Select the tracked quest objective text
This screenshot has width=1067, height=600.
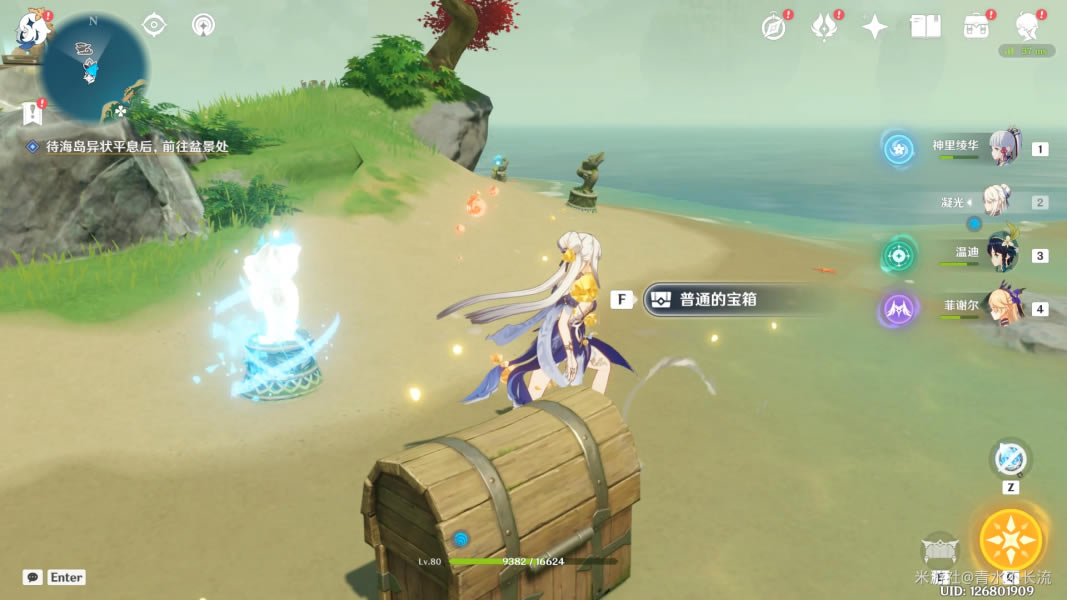tap(137, 146)
